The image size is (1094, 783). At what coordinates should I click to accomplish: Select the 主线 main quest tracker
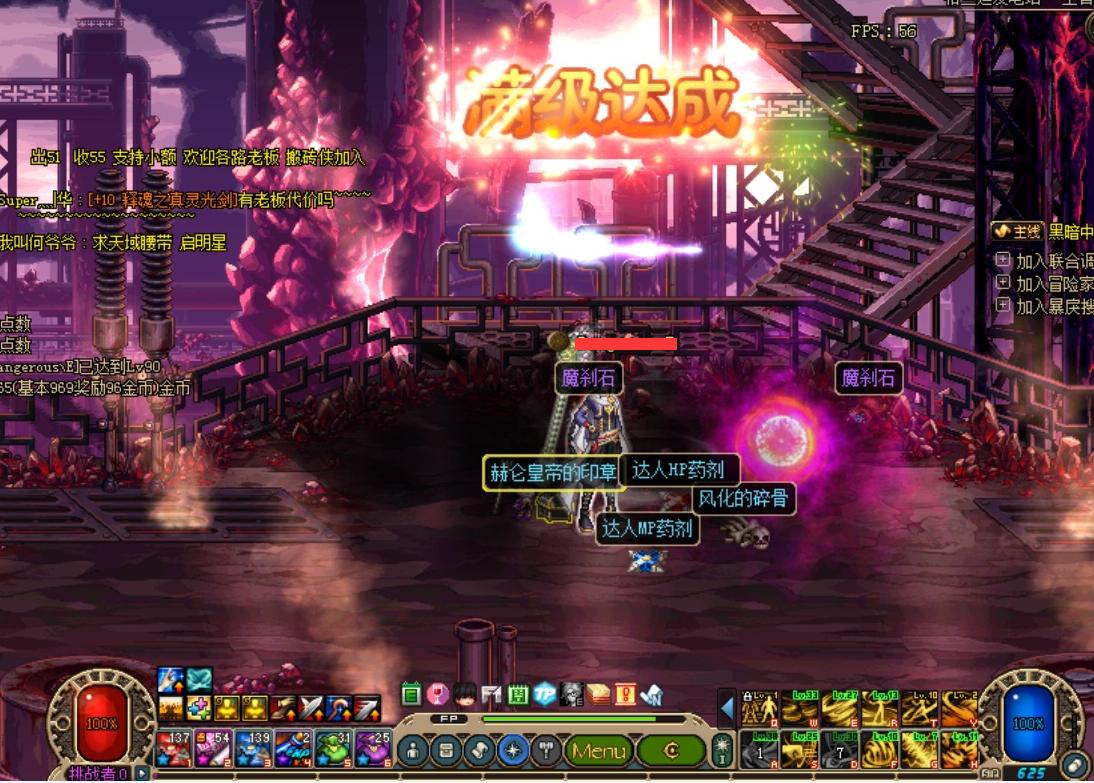[x=1017, y=232]
